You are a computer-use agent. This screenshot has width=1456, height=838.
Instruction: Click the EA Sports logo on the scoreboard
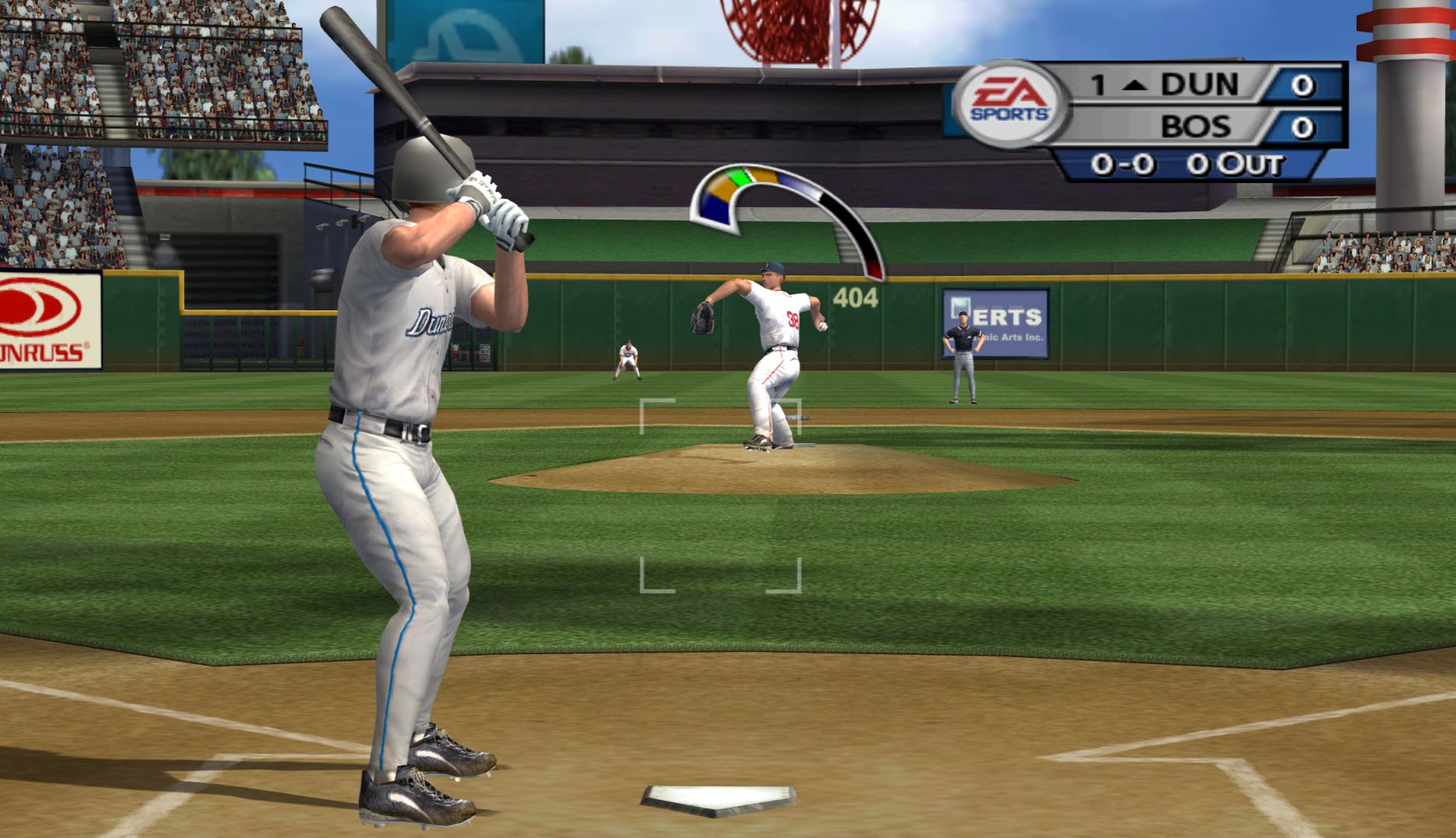click(1011, 103)
